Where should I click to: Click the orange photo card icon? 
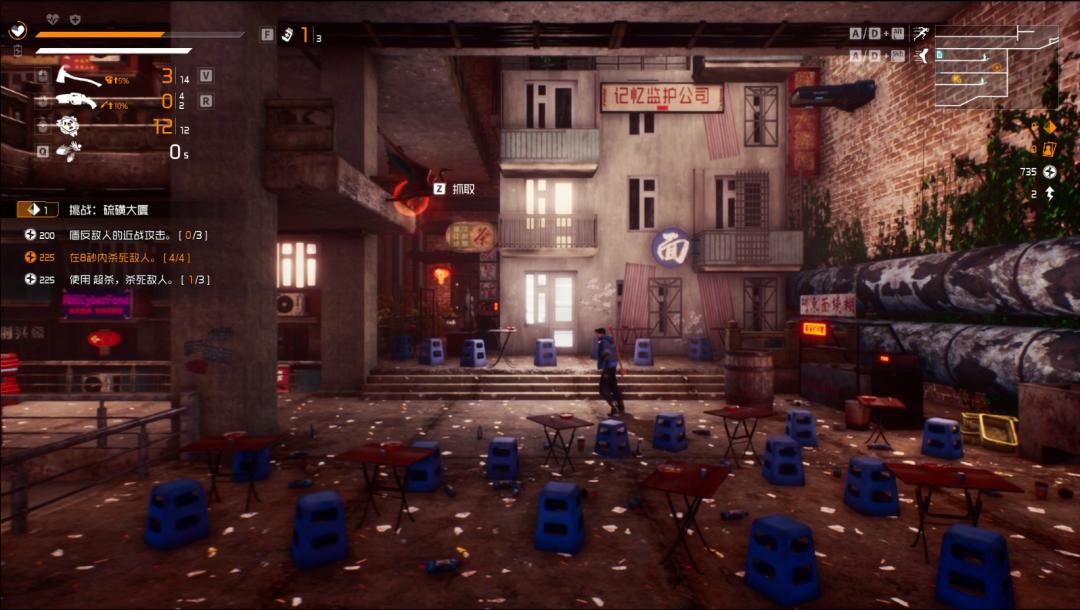click(1049, 150)
